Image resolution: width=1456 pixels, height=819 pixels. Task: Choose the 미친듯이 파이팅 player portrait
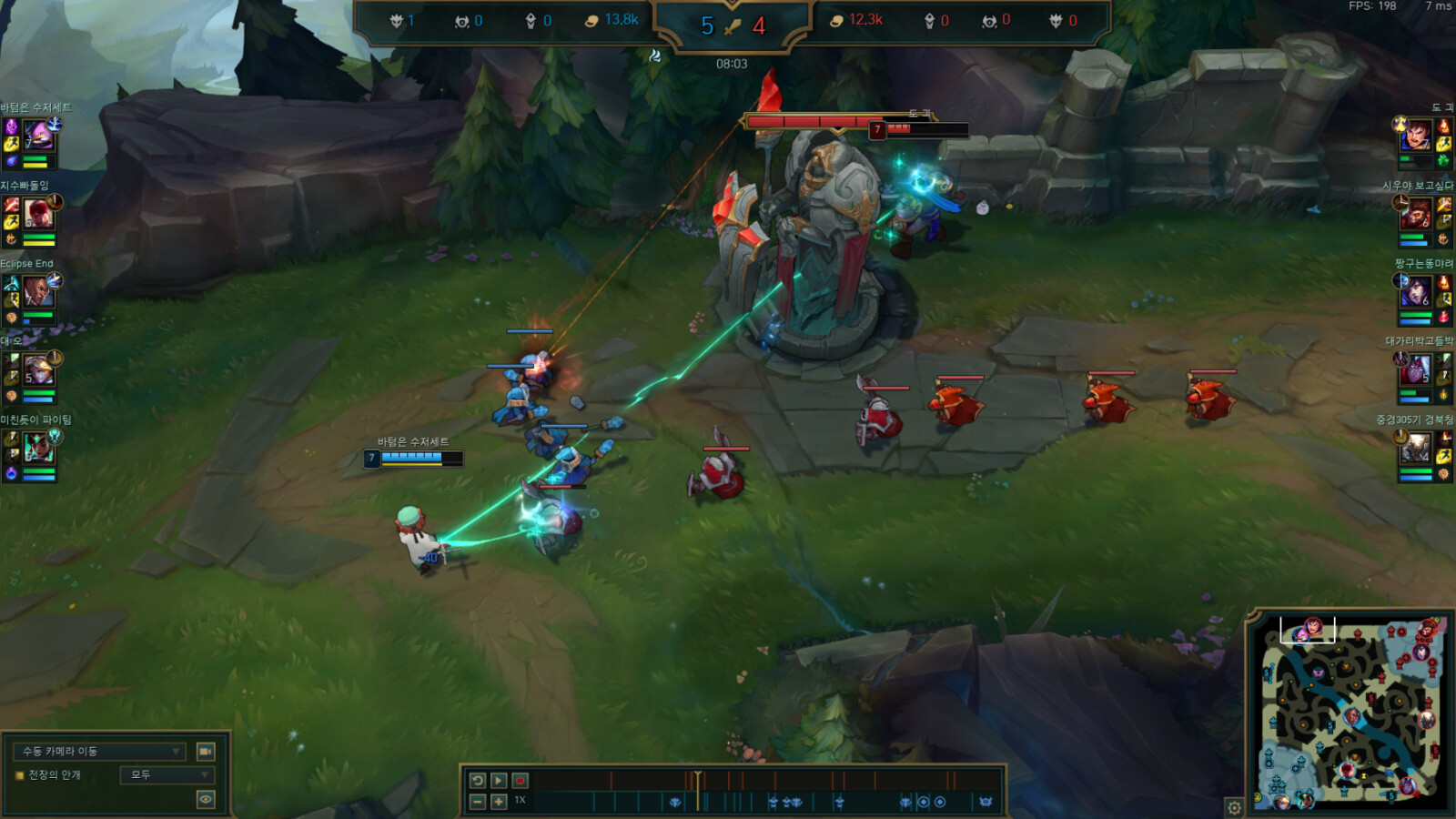[x=38, y=448]
